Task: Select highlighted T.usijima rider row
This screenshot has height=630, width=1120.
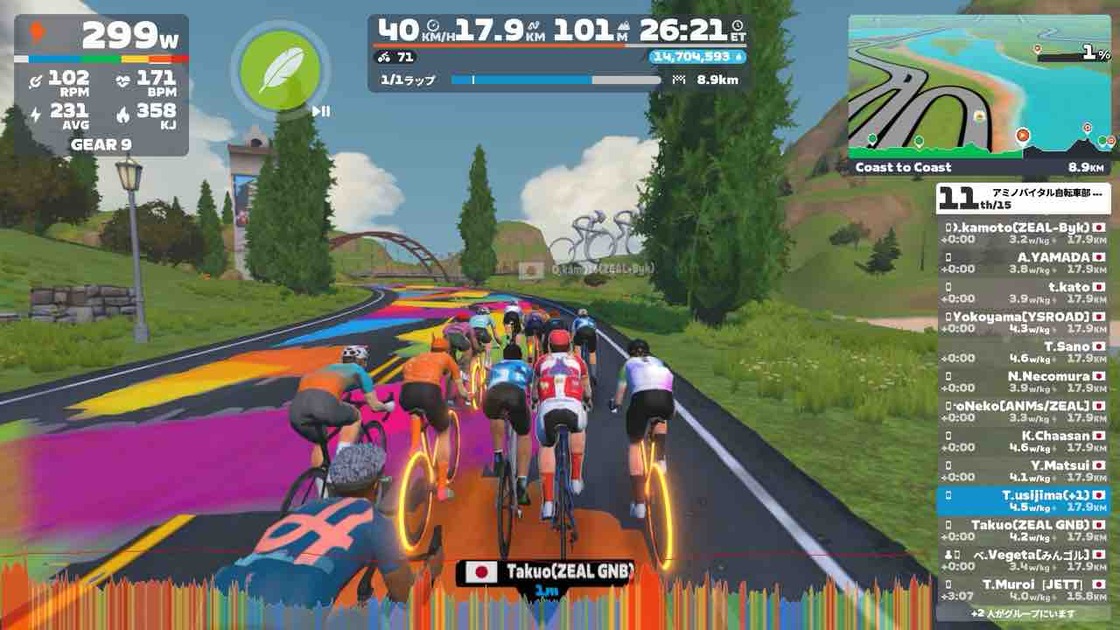Action: pos(1026,500)
